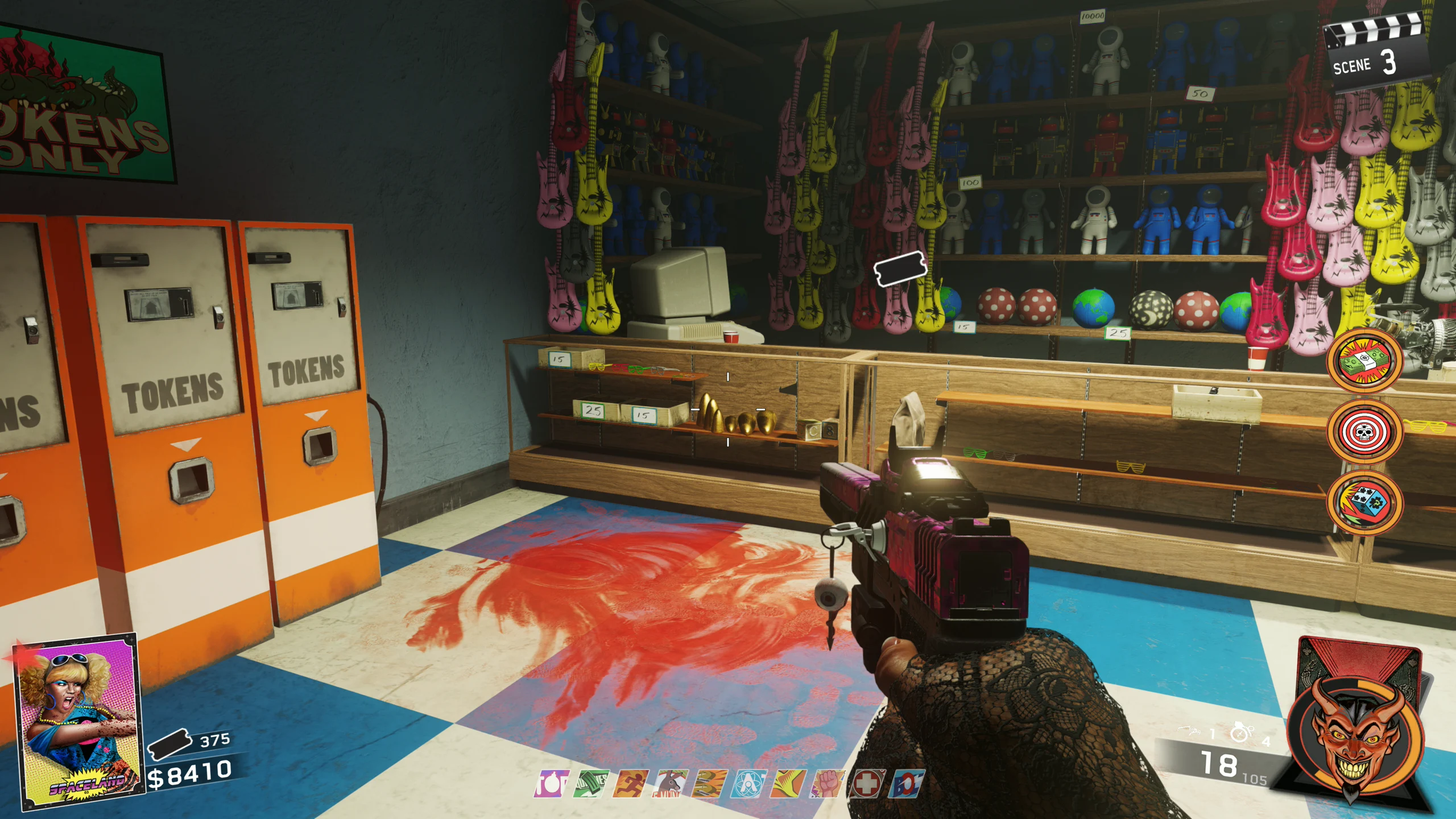The image size is (1456, 819).
Task: Select the yellow starburst perk icon
Action: pos(788,784)
